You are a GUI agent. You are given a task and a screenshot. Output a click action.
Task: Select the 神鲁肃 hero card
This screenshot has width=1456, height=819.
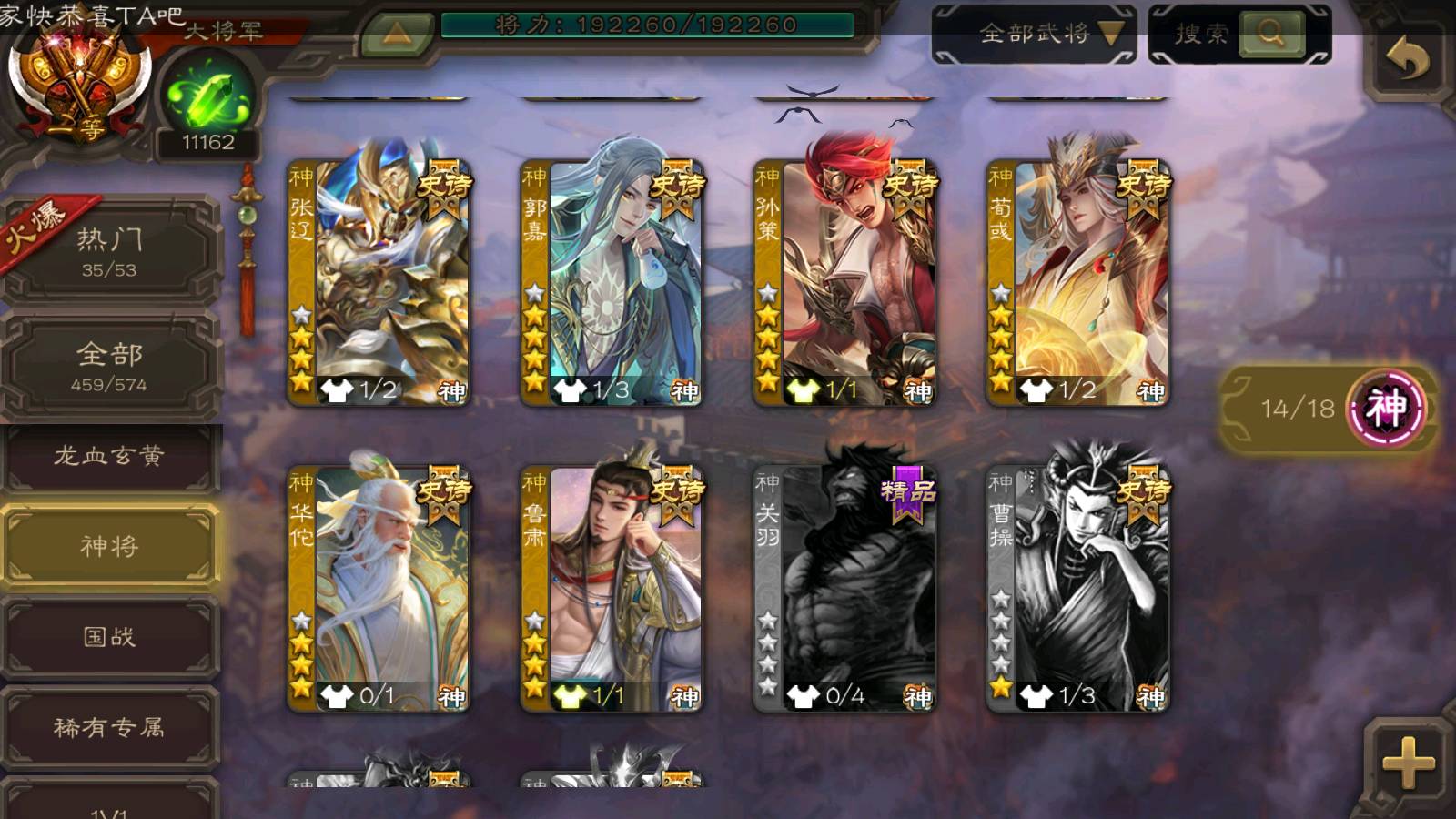pos(612,588)
